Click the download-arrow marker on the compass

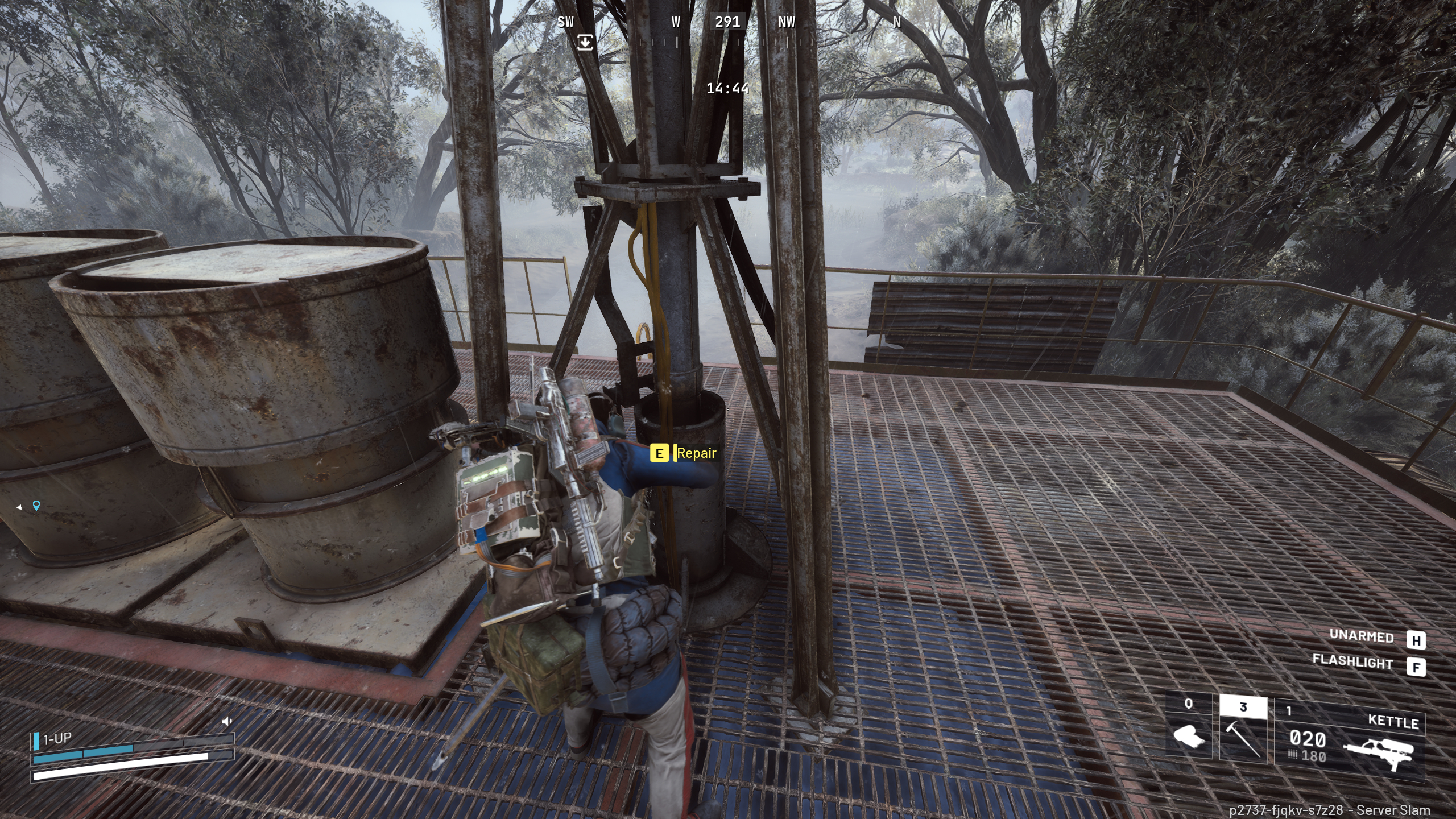[586, 43]
